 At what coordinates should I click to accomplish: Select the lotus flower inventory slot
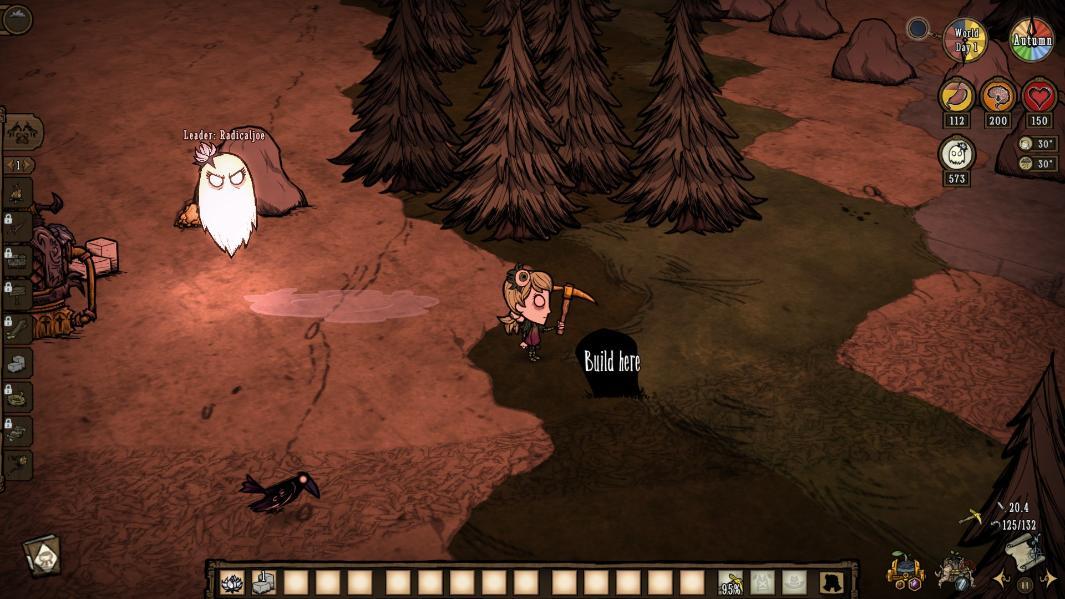pos(232,582)
